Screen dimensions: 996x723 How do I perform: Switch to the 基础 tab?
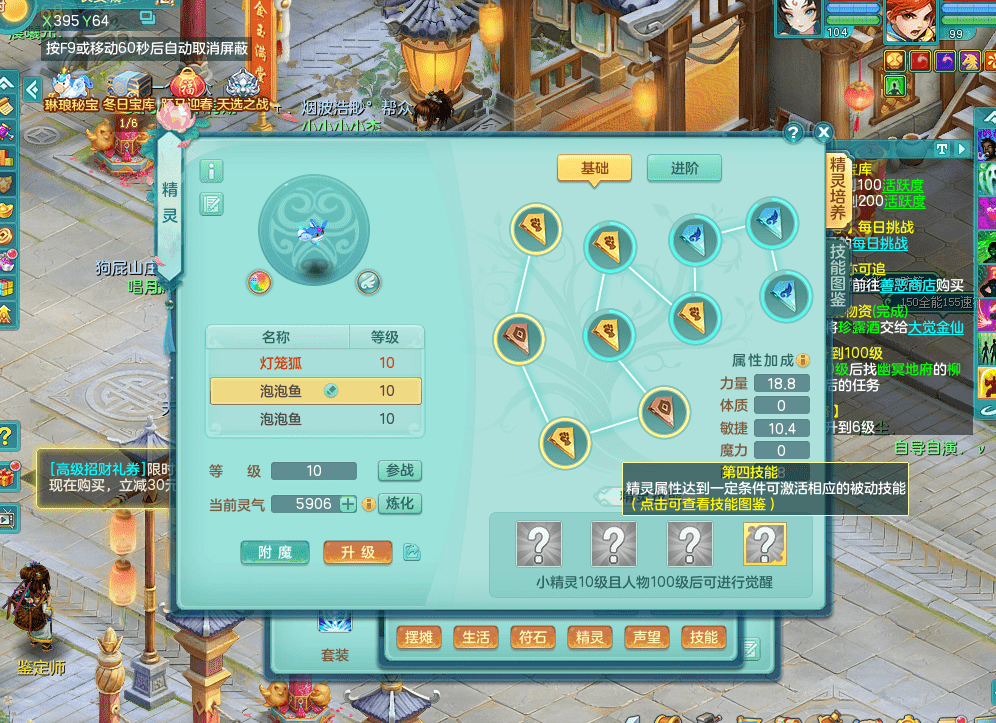click(x=594, y=168)
